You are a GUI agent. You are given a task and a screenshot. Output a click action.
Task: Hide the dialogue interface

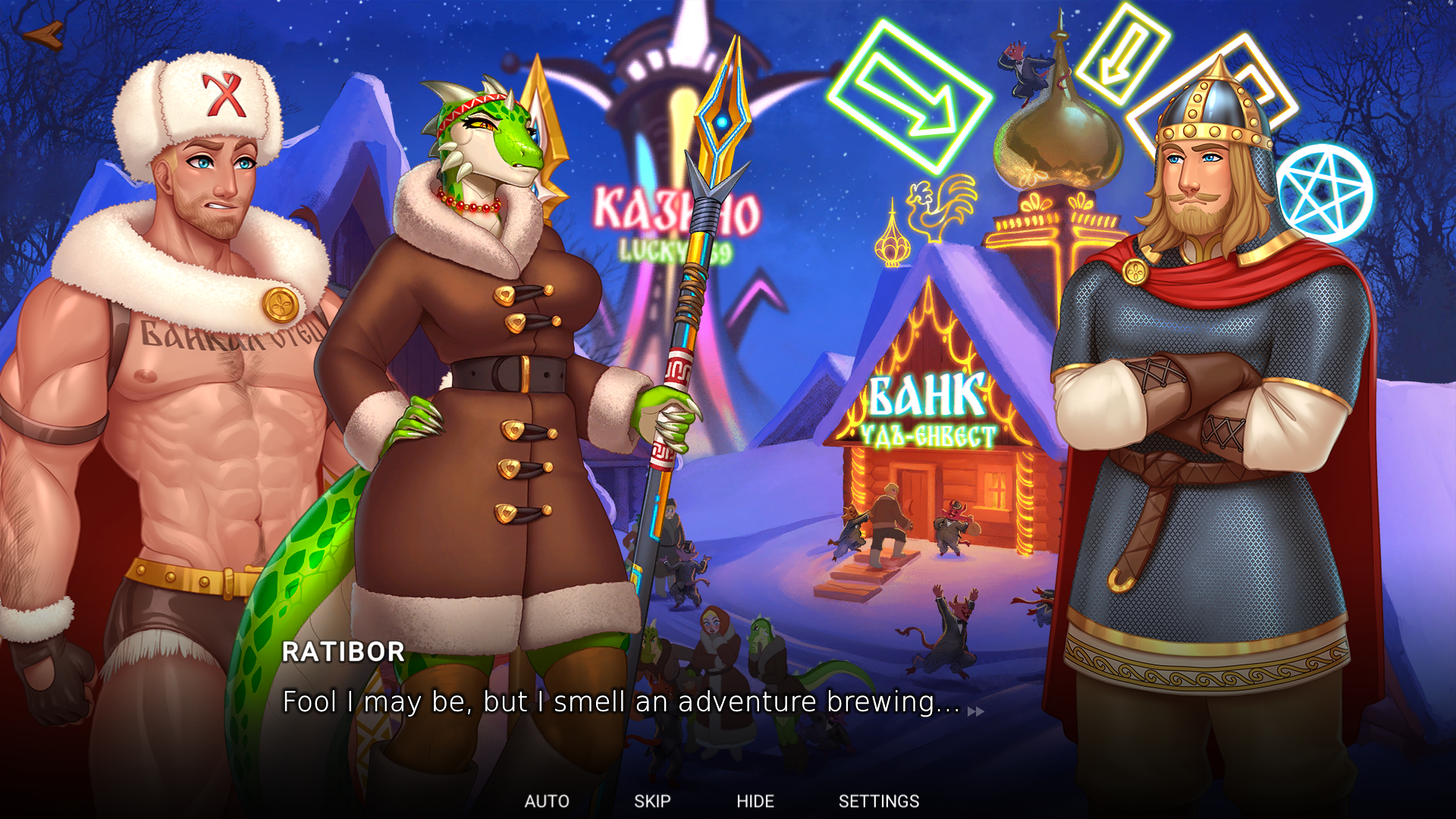(756, 801)
